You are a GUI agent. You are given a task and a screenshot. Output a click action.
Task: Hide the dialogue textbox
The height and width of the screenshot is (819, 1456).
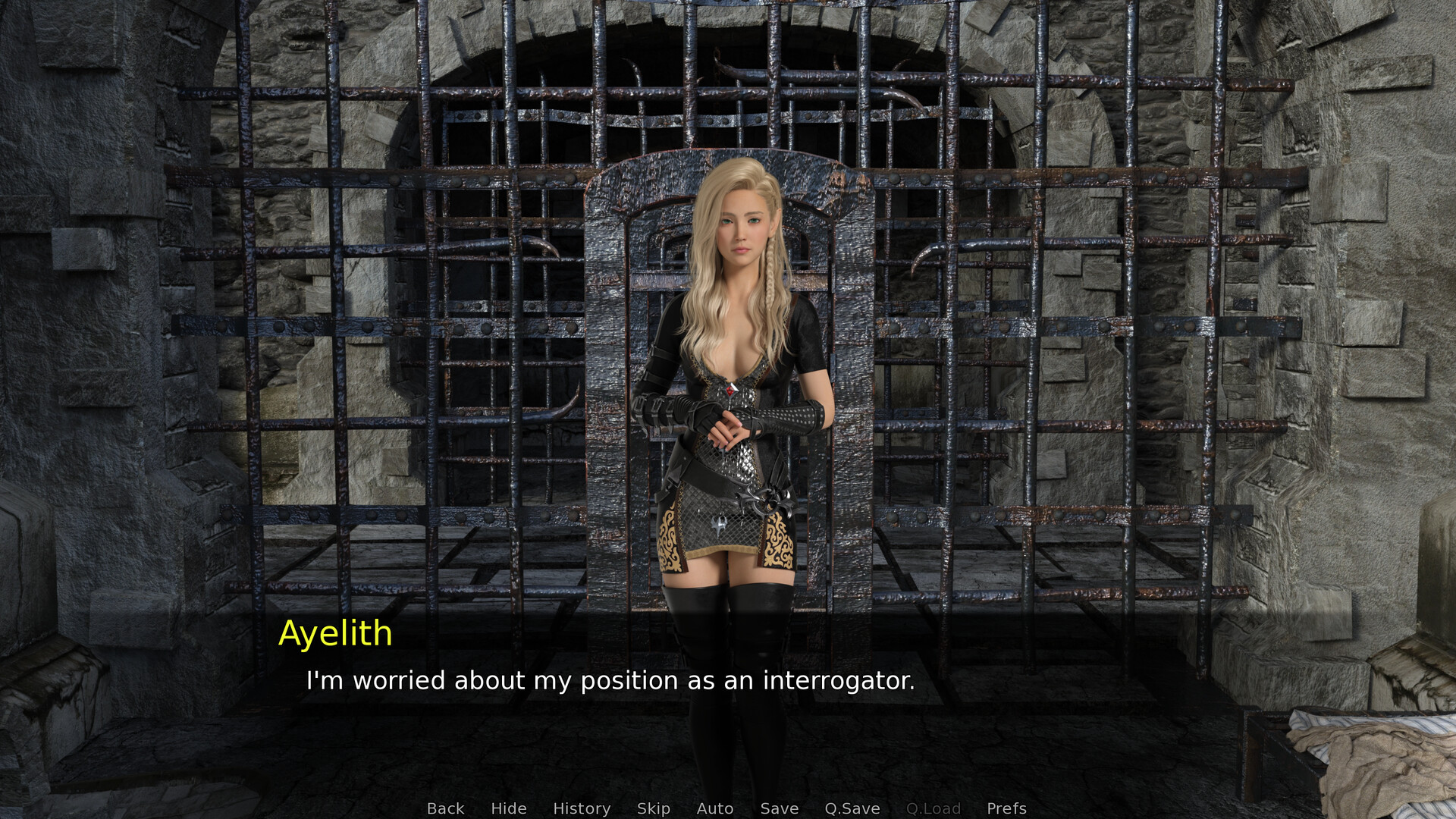coord(509,808)
